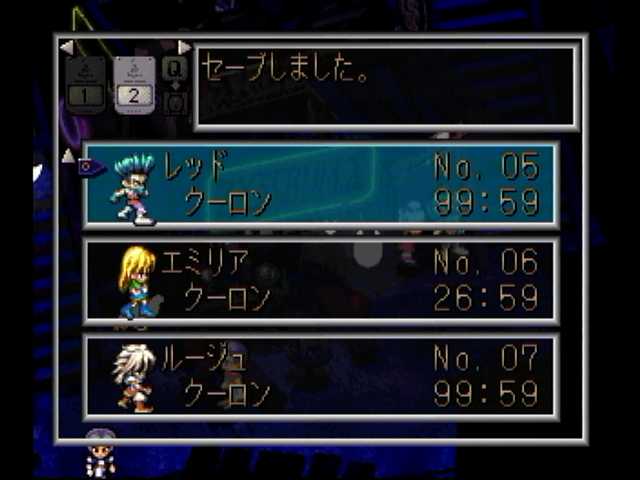The height and width of the screenshot is (480, 640).
Task: Choose the Q quick save icon
Action: click(174, 69)
